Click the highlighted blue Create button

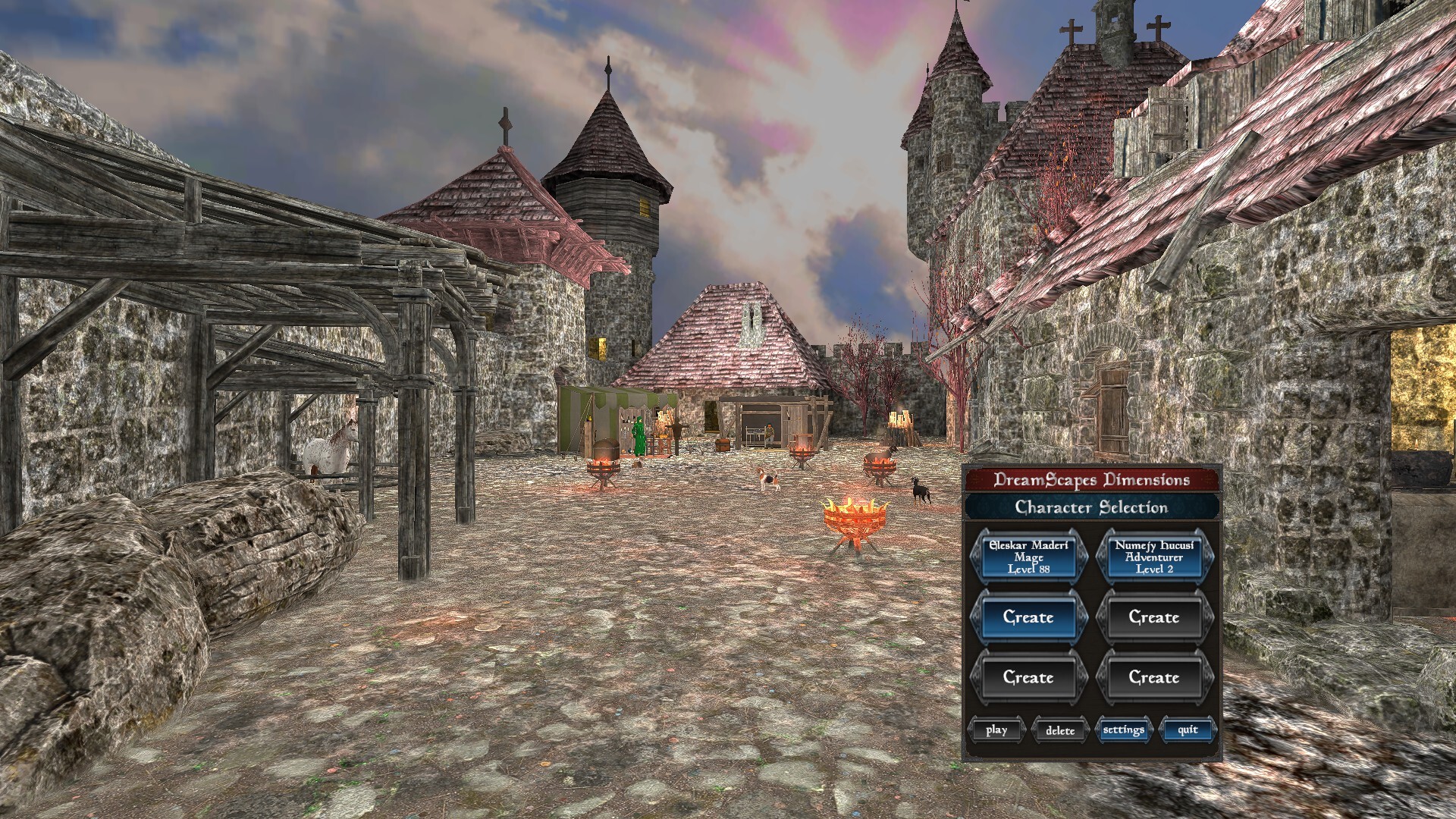pos(1030,618)
